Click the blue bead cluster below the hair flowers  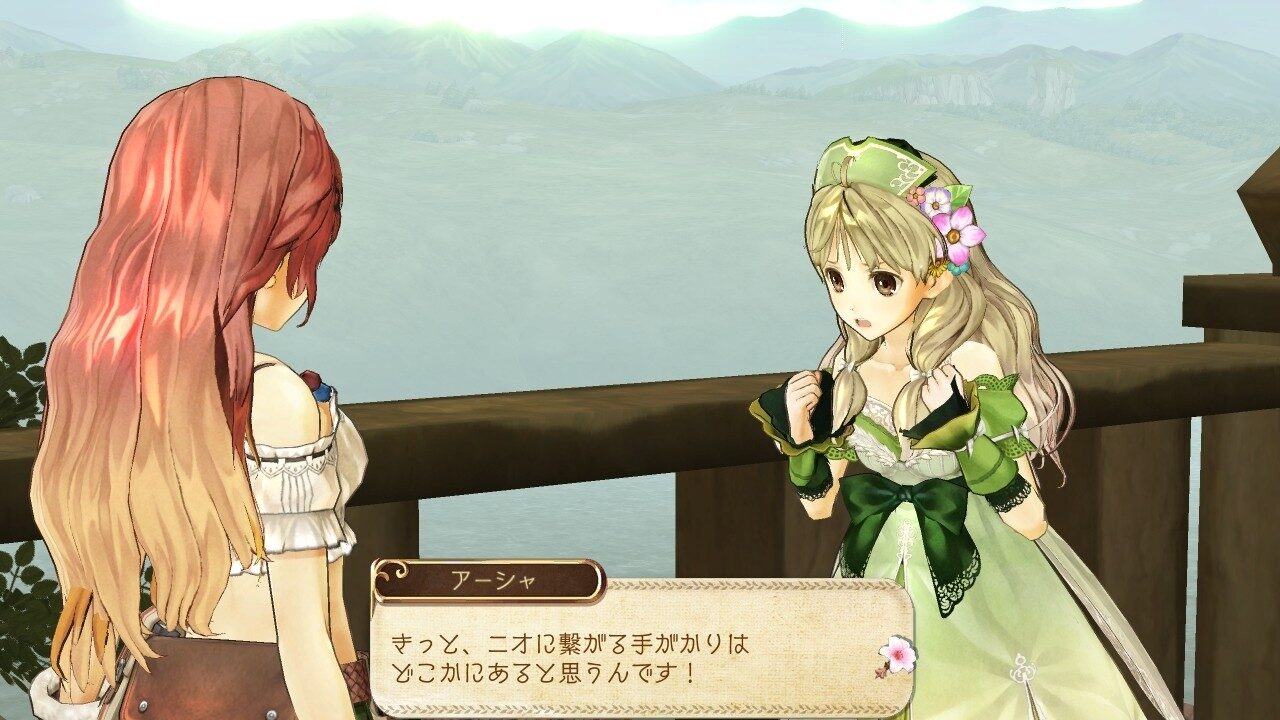pyautogui.click(x=955, y=268)
